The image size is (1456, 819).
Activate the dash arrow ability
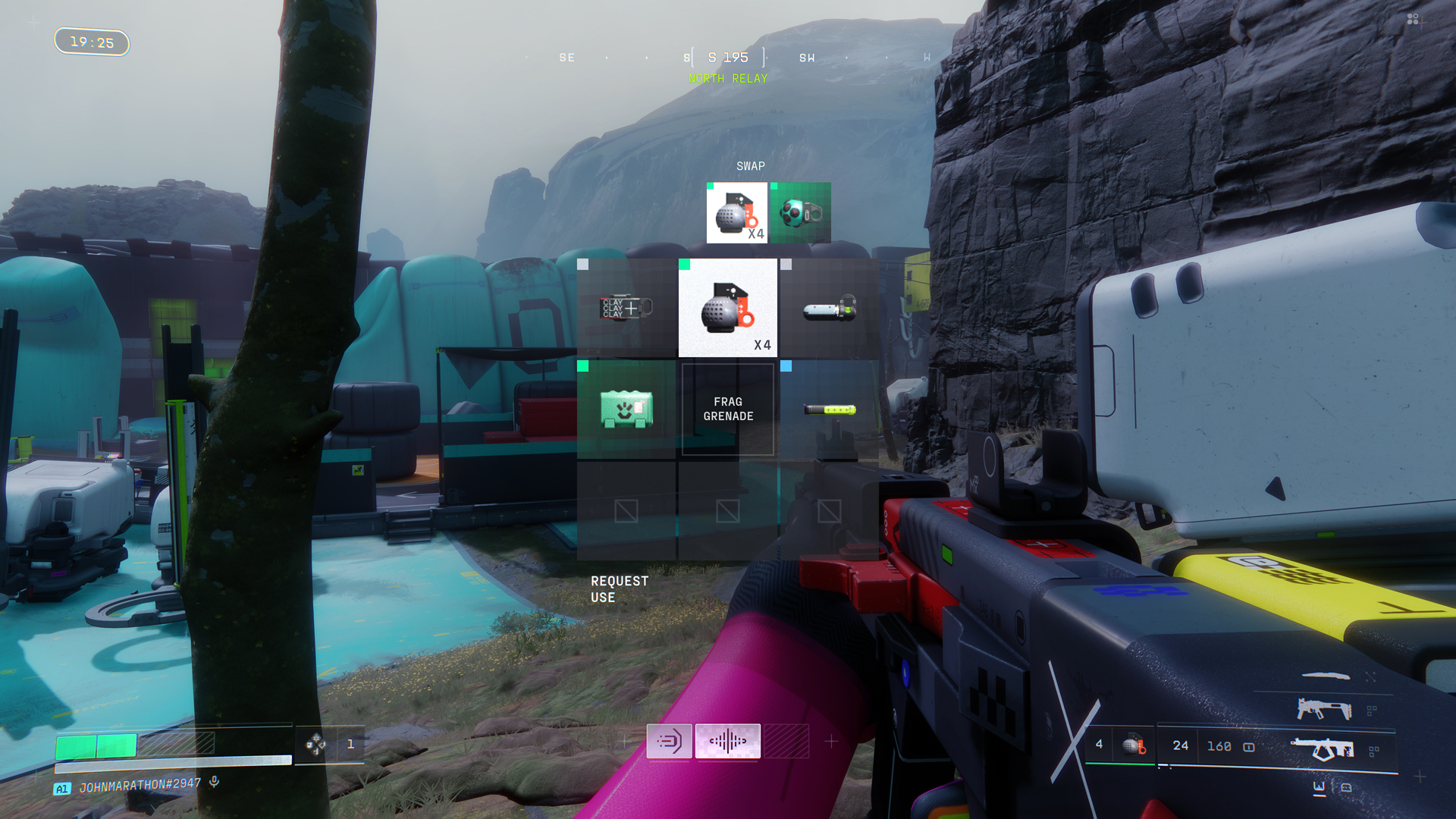[669, 741]
